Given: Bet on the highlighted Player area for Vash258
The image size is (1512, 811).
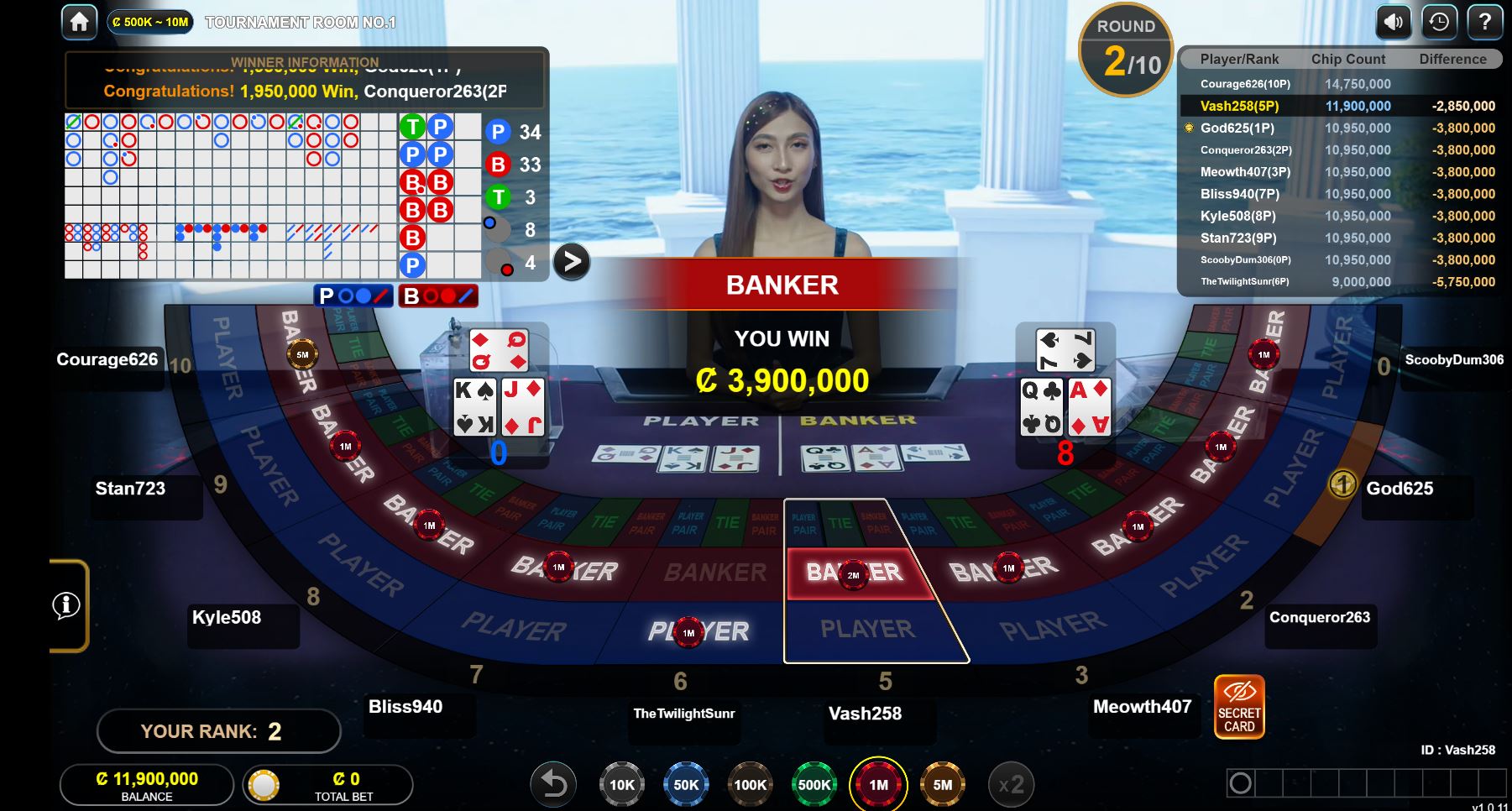Looking at the screenshot, I should tap(869, 630).
